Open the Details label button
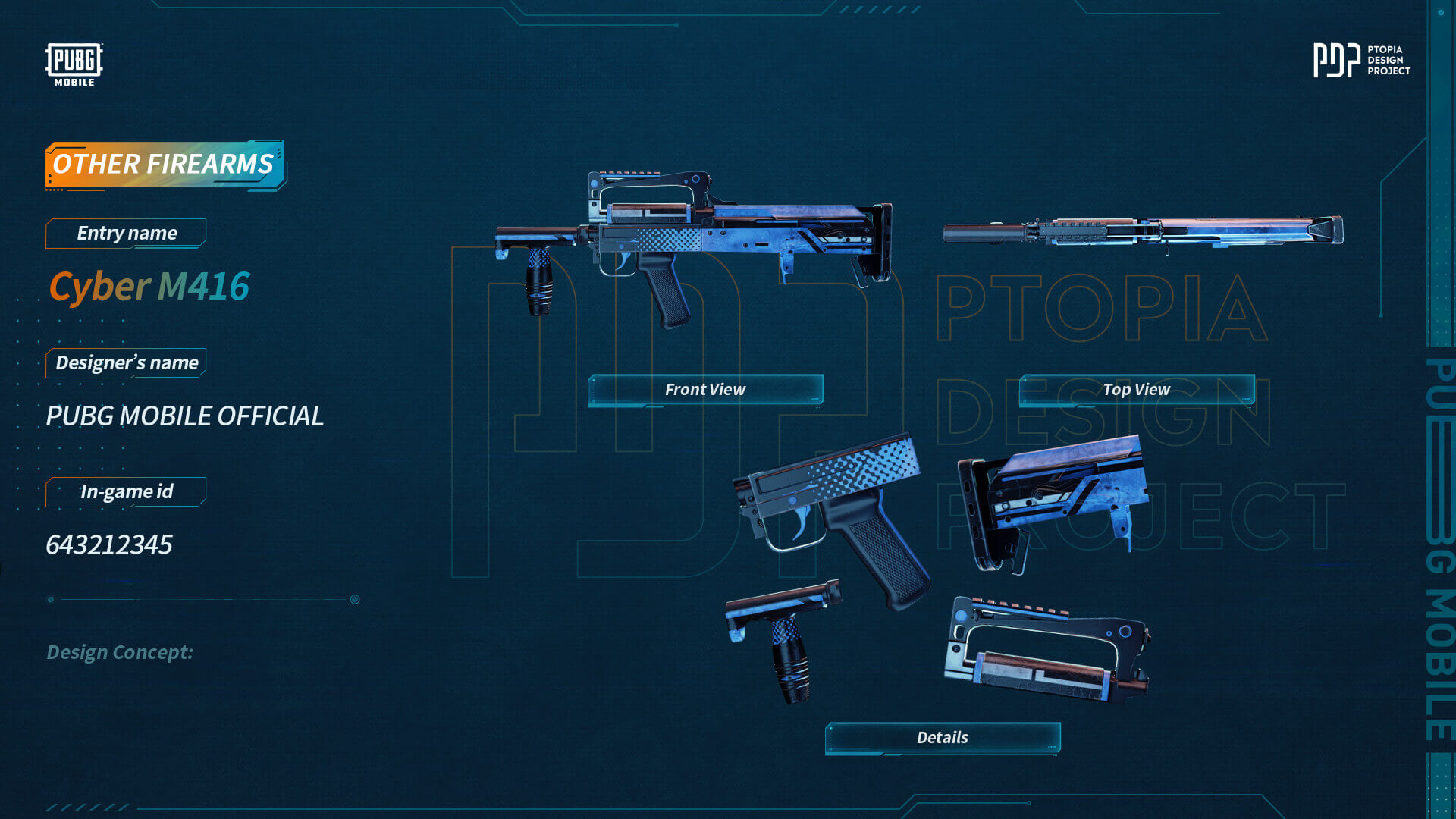Image resolution: width=1456 pixels, height=819 pixels. pyautogui.click(x=942, y=738)
